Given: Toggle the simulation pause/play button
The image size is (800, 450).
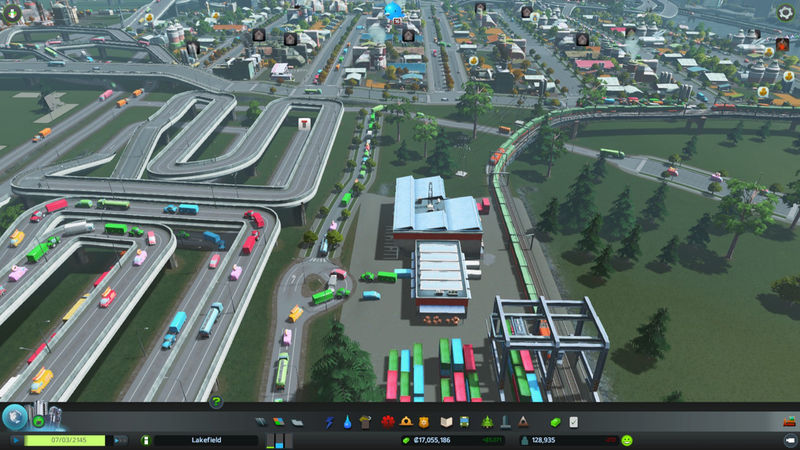Looking at the screenshot, I should [x=15, y=439].
